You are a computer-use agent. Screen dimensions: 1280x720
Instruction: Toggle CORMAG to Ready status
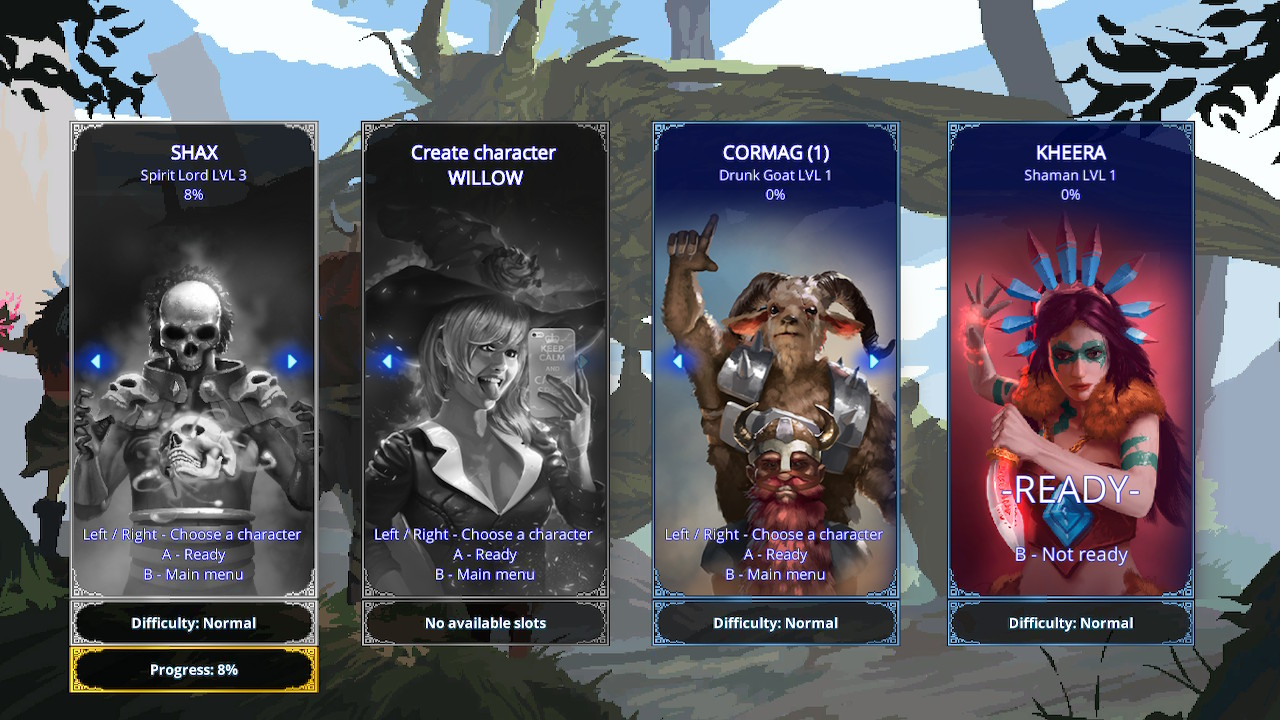[777, 554]
